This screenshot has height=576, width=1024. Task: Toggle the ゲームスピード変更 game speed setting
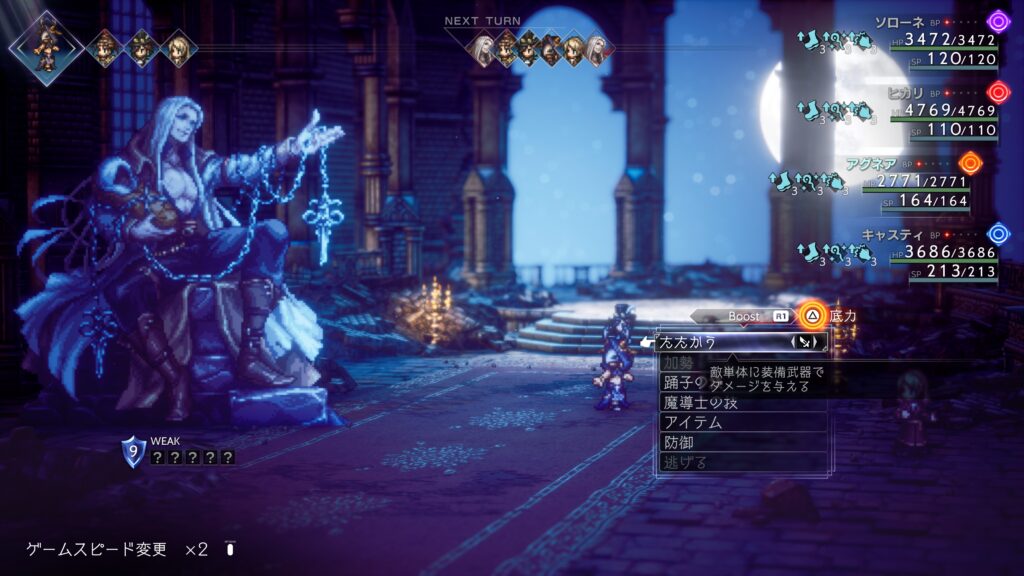(x=117, y=549)
